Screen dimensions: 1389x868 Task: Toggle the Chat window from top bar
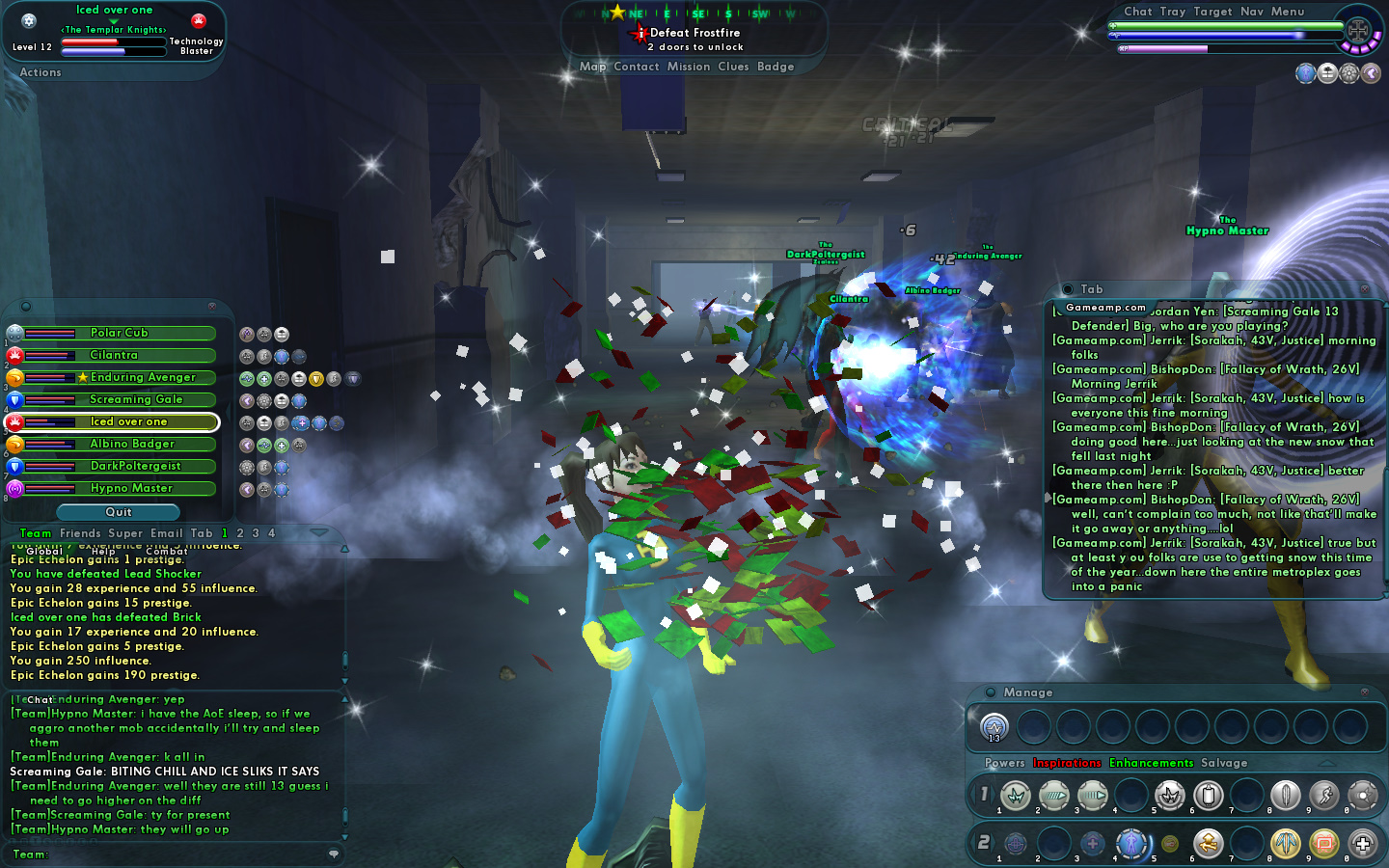pyautogui.click(x=1137, y=12)
